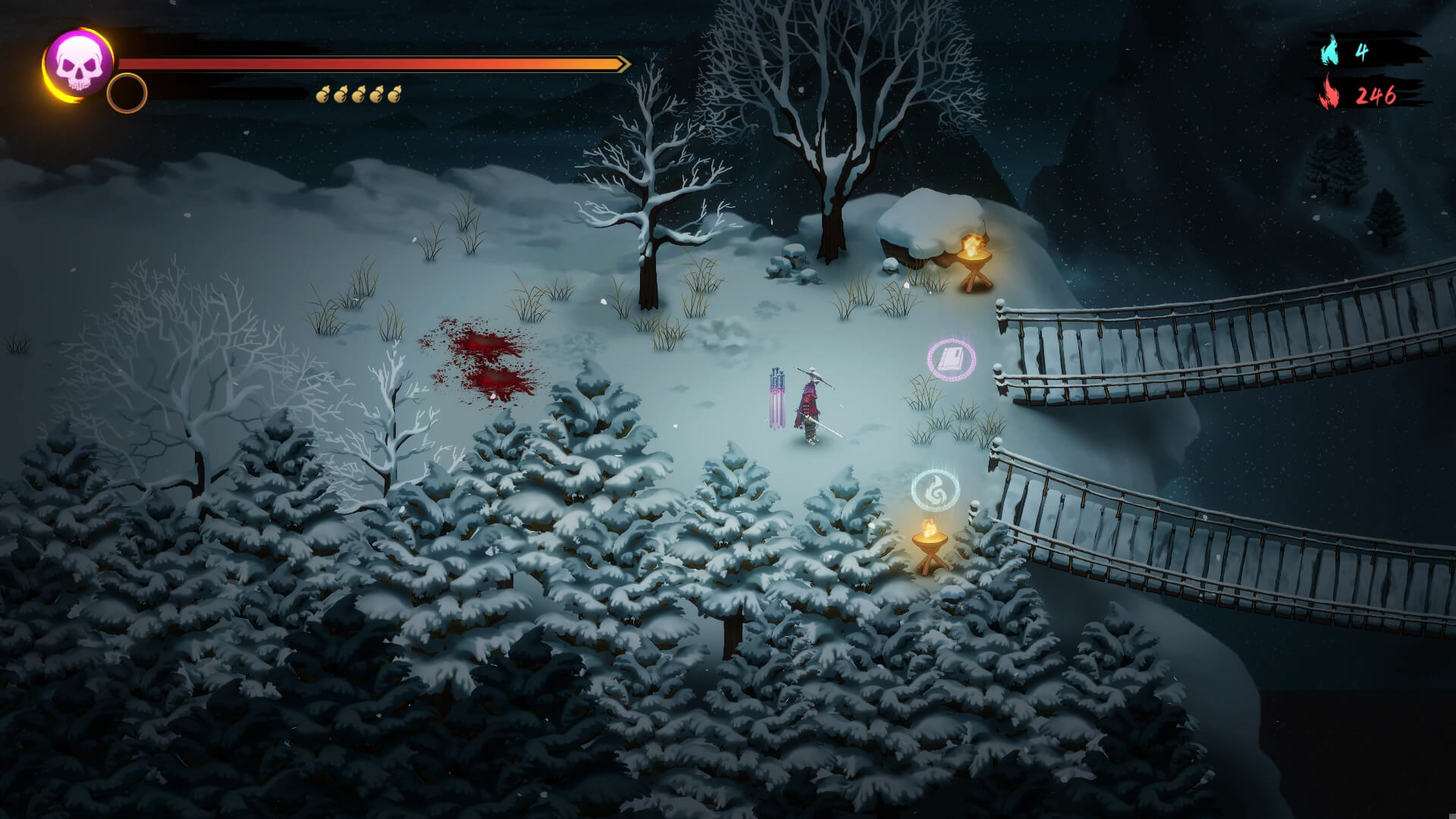
Task: Select the empty circular skill slot
Action: [x=127, y=93]
